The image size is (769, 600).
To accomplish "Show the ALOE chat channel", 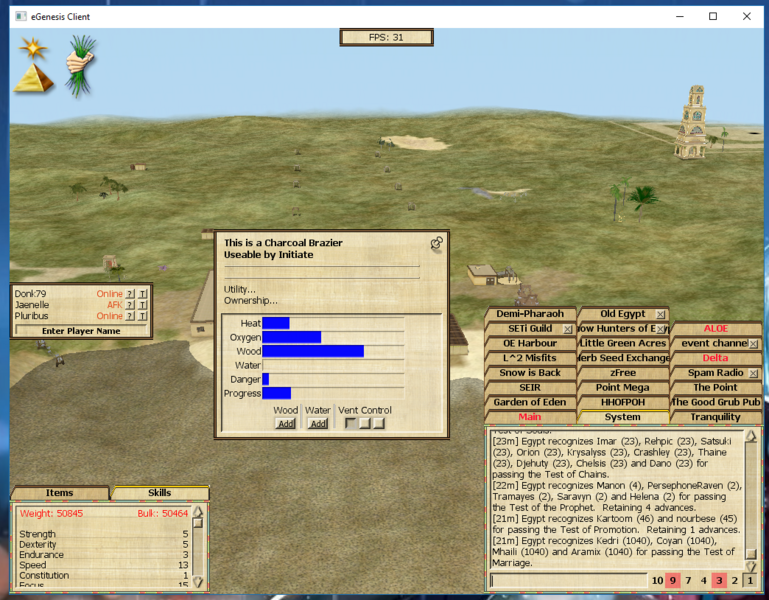I will click(x=715, y=328).
